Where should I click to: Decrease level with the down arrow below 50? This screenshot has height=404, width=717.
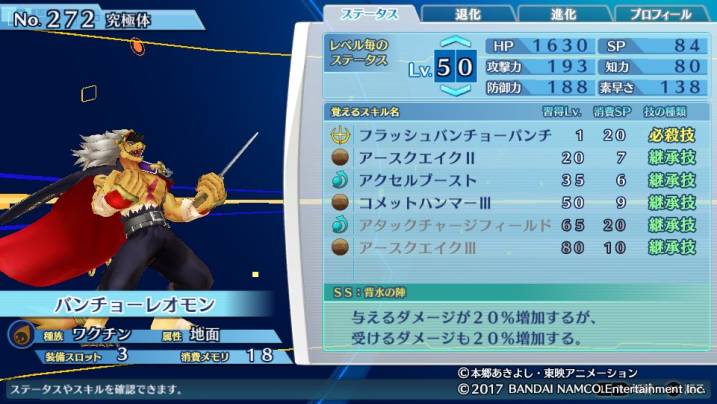(455, 90)
